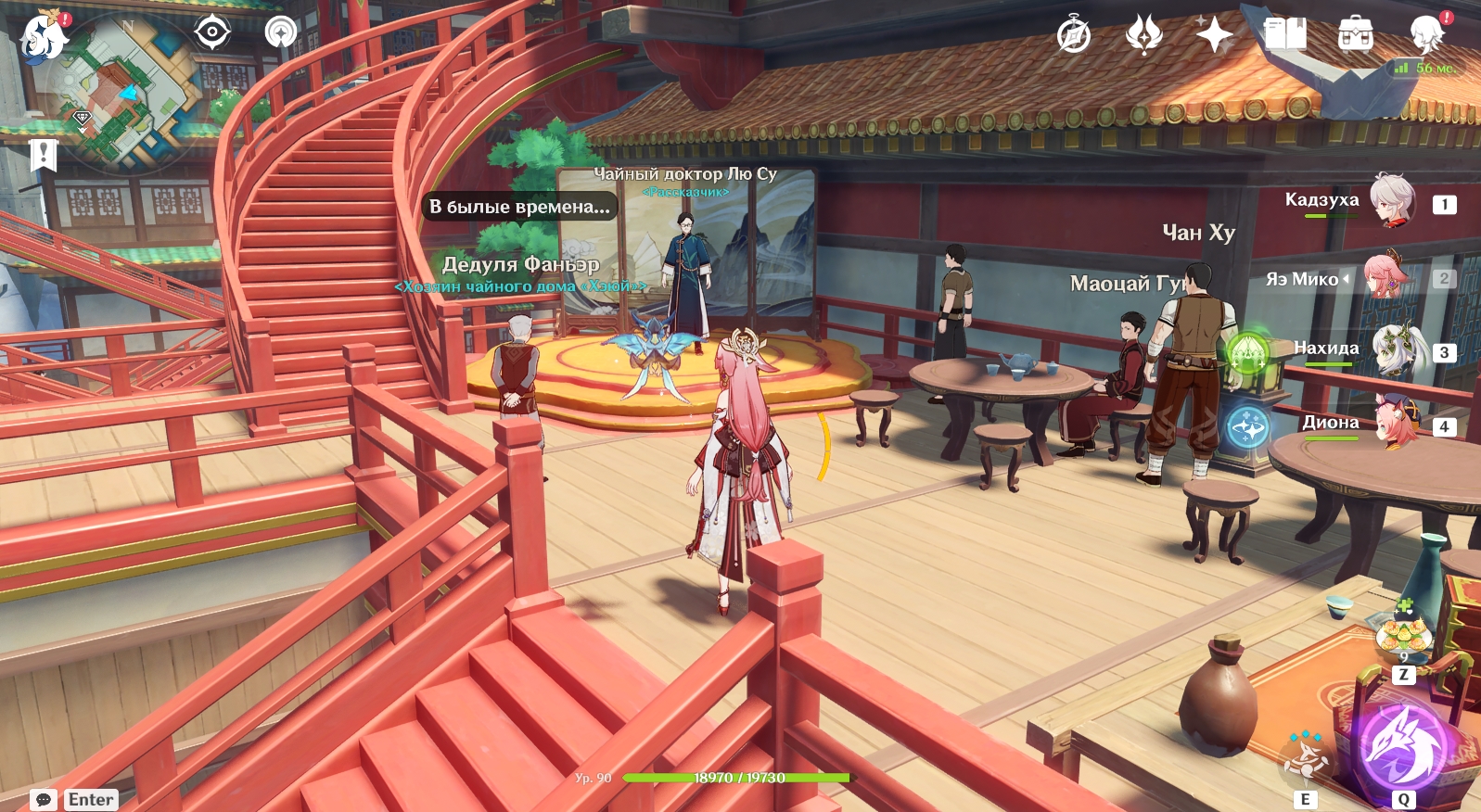Use the elemental skill icon

1306,758
